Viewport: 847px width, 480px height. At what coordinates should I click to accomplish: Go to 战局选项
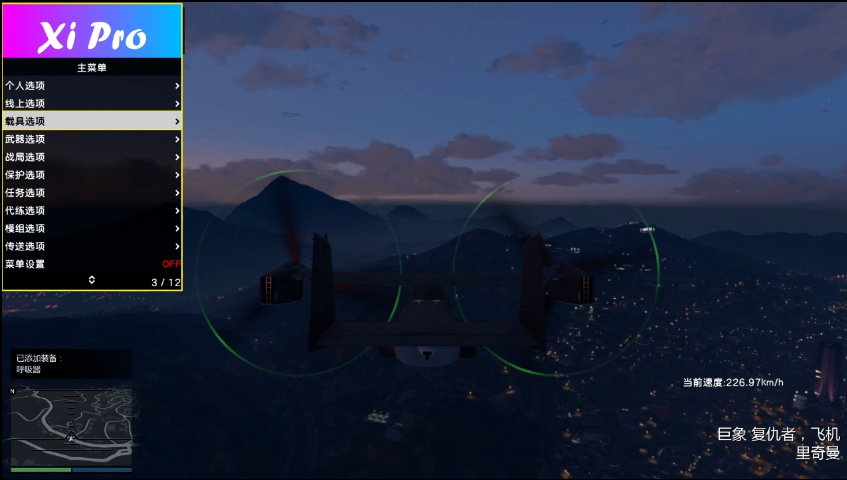pyautogui.click(x=92, y=157)
